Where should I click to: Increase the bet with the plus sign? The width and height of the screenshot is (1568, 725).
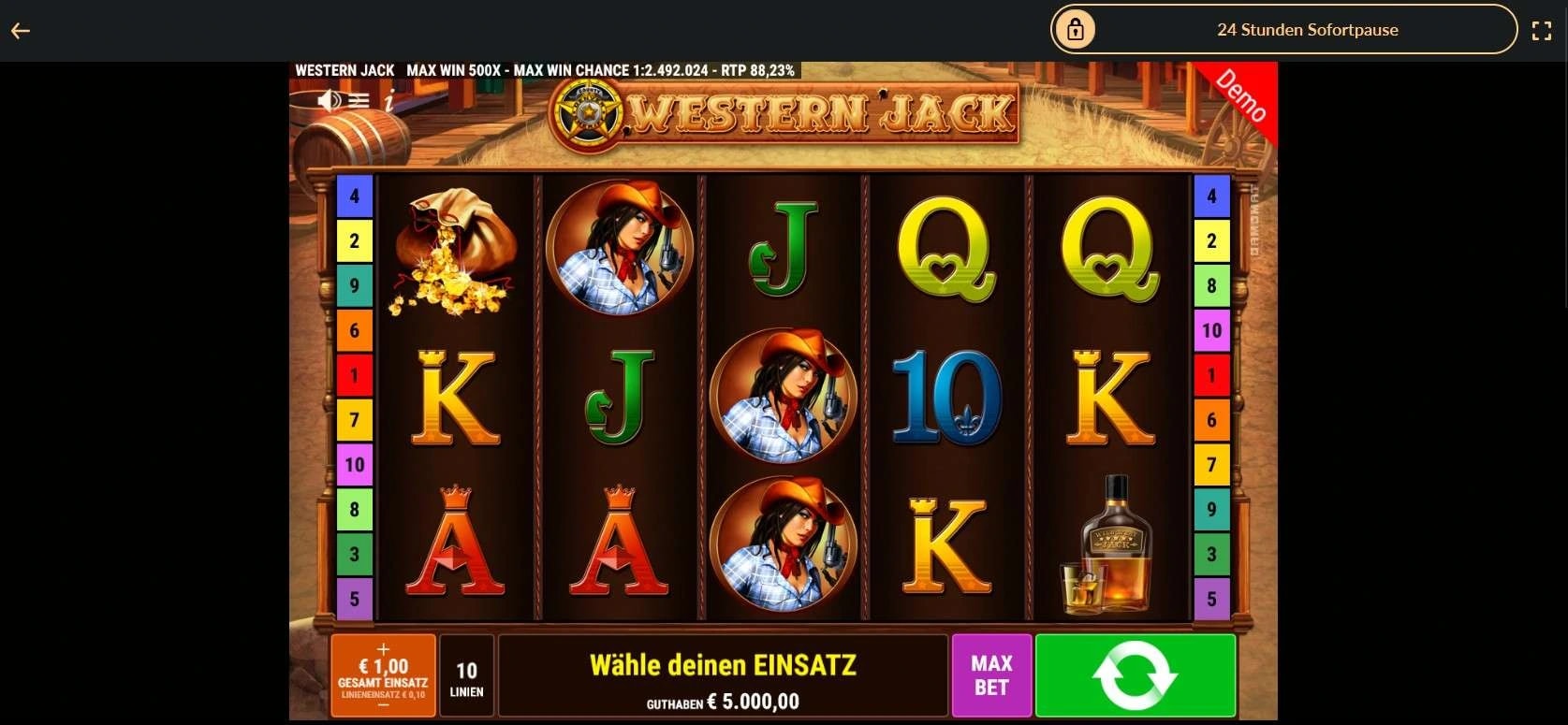(x=383, y=647)
